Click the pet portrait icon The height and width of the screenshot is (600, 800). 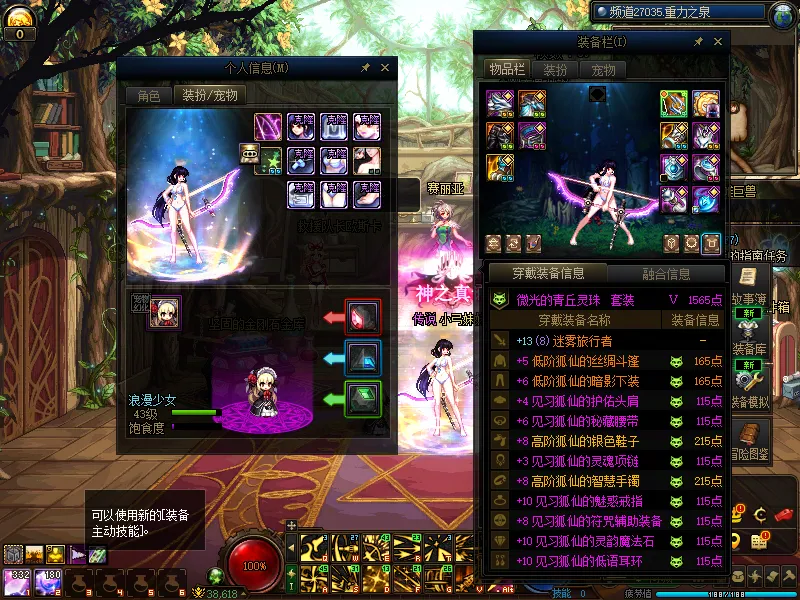point(164,313)
